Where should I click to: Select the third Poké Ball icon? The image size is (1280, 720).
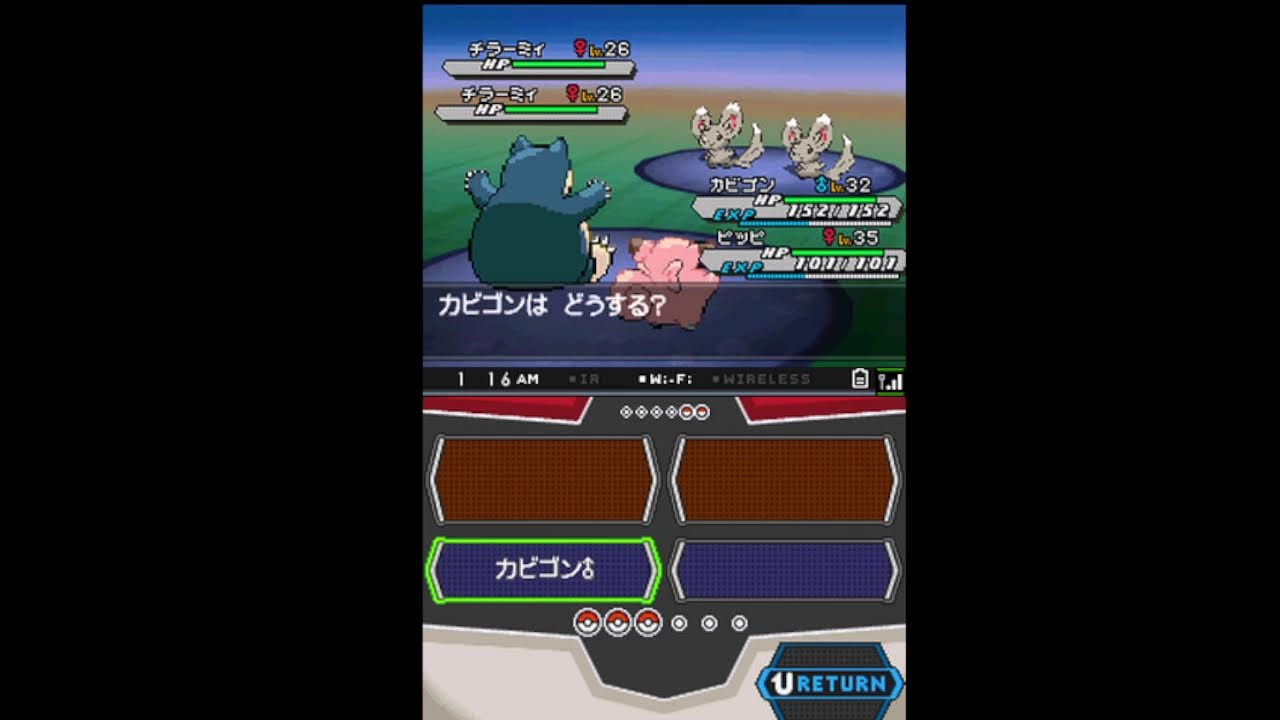[648, 621]
